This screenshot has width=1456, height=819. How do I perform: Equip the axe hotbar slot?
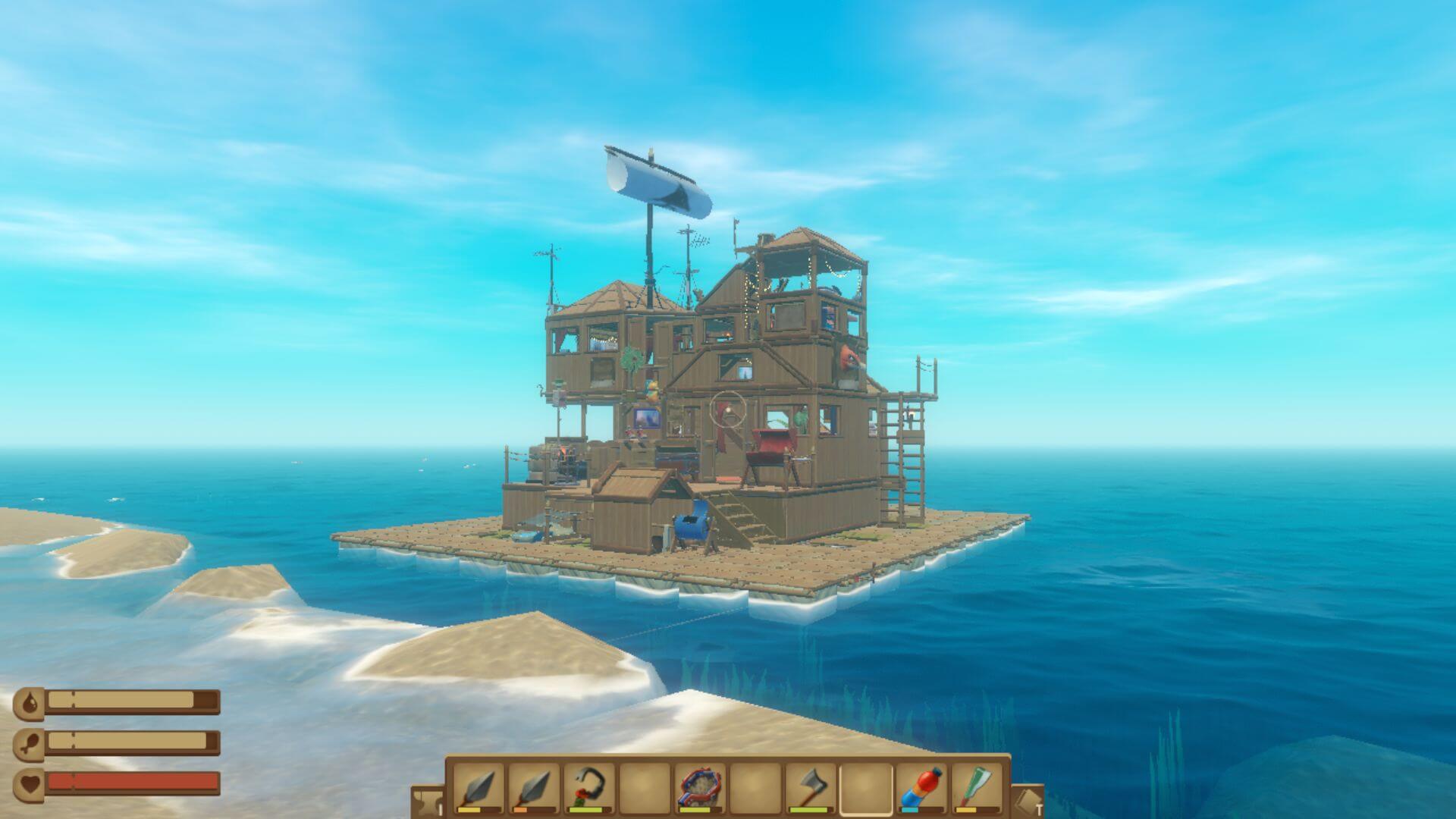811,789
